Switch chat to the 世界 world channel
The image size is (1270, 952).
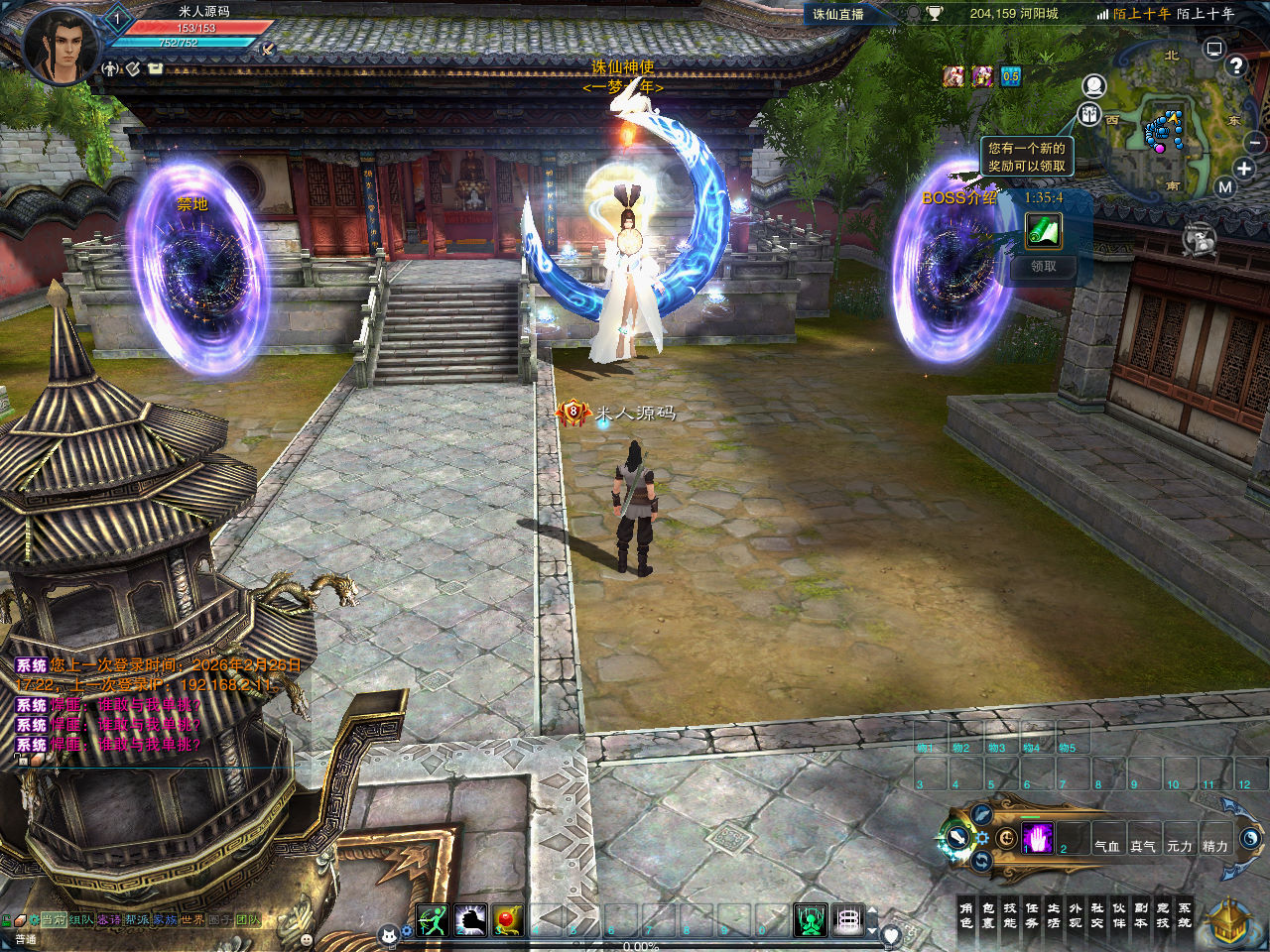coord(191,920)
